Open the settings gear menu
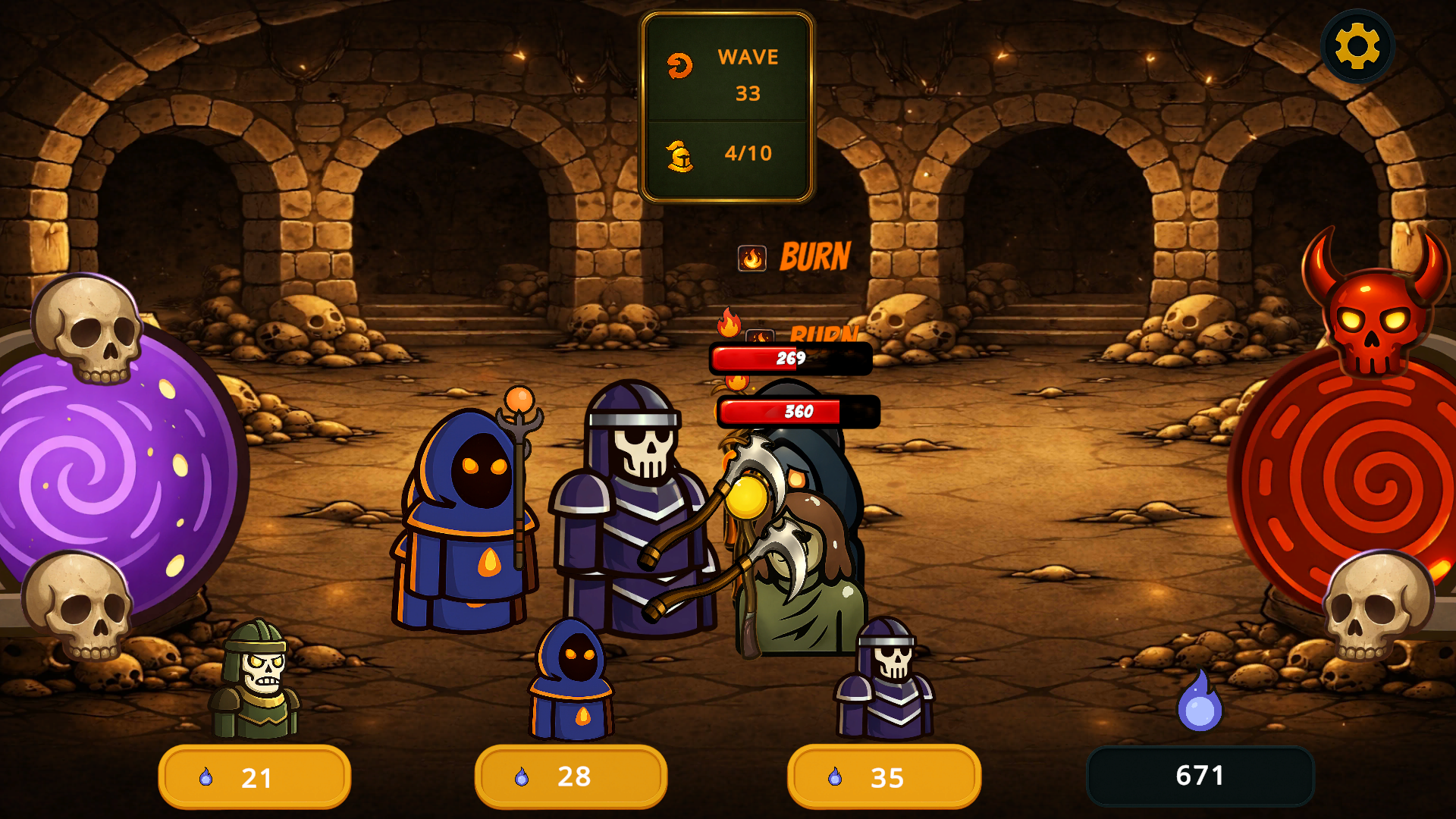This screenshot has height=819, width=1456. [x=1358, y=45]
